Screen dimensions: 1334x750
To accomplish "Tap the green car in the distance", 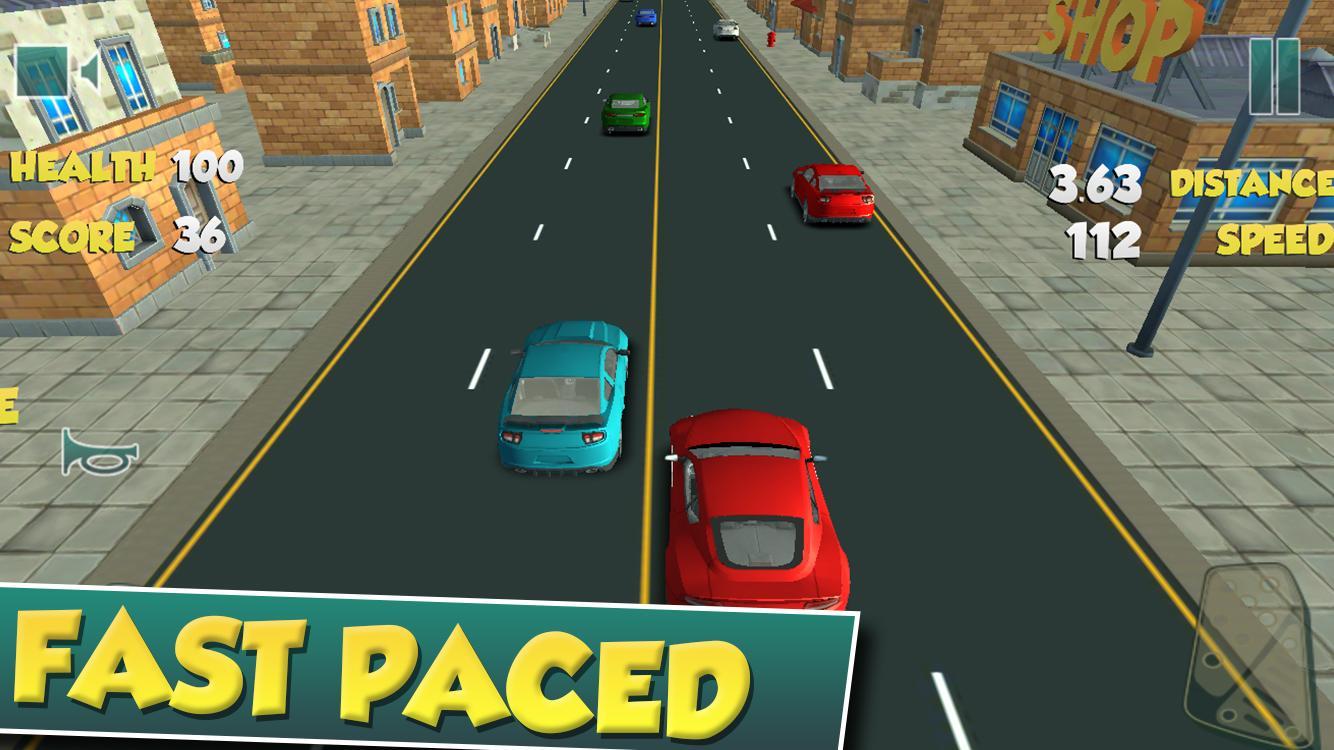I will click(625, 110).
